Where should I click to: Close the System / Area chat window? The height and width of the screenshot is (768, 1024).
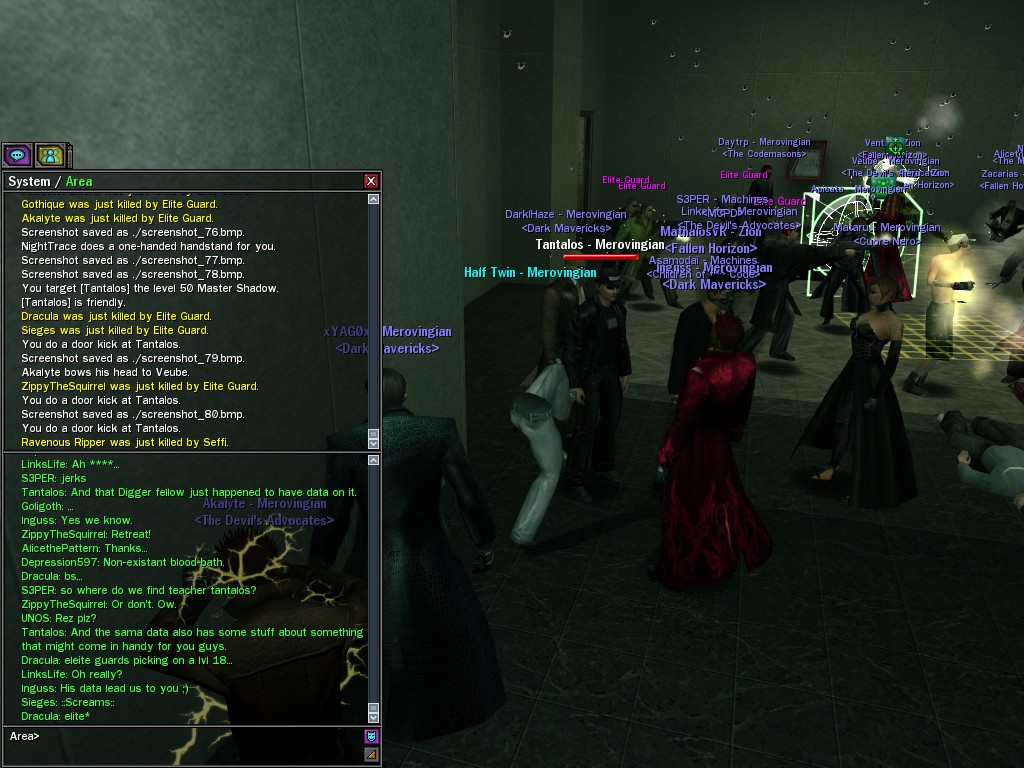371,181
